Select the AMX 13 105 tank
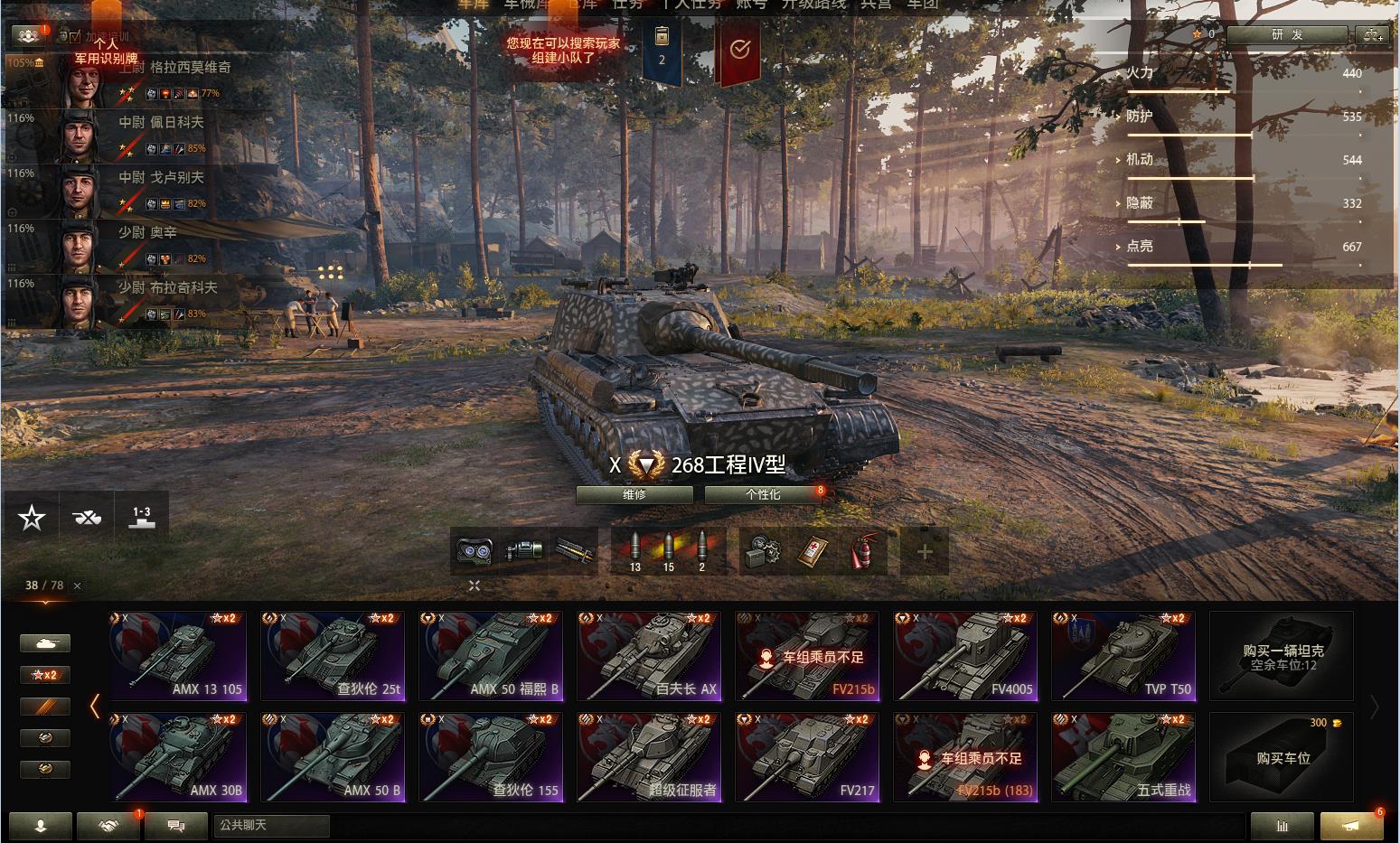This screenshot has height=843, width=1400. [x=178, y=656]
